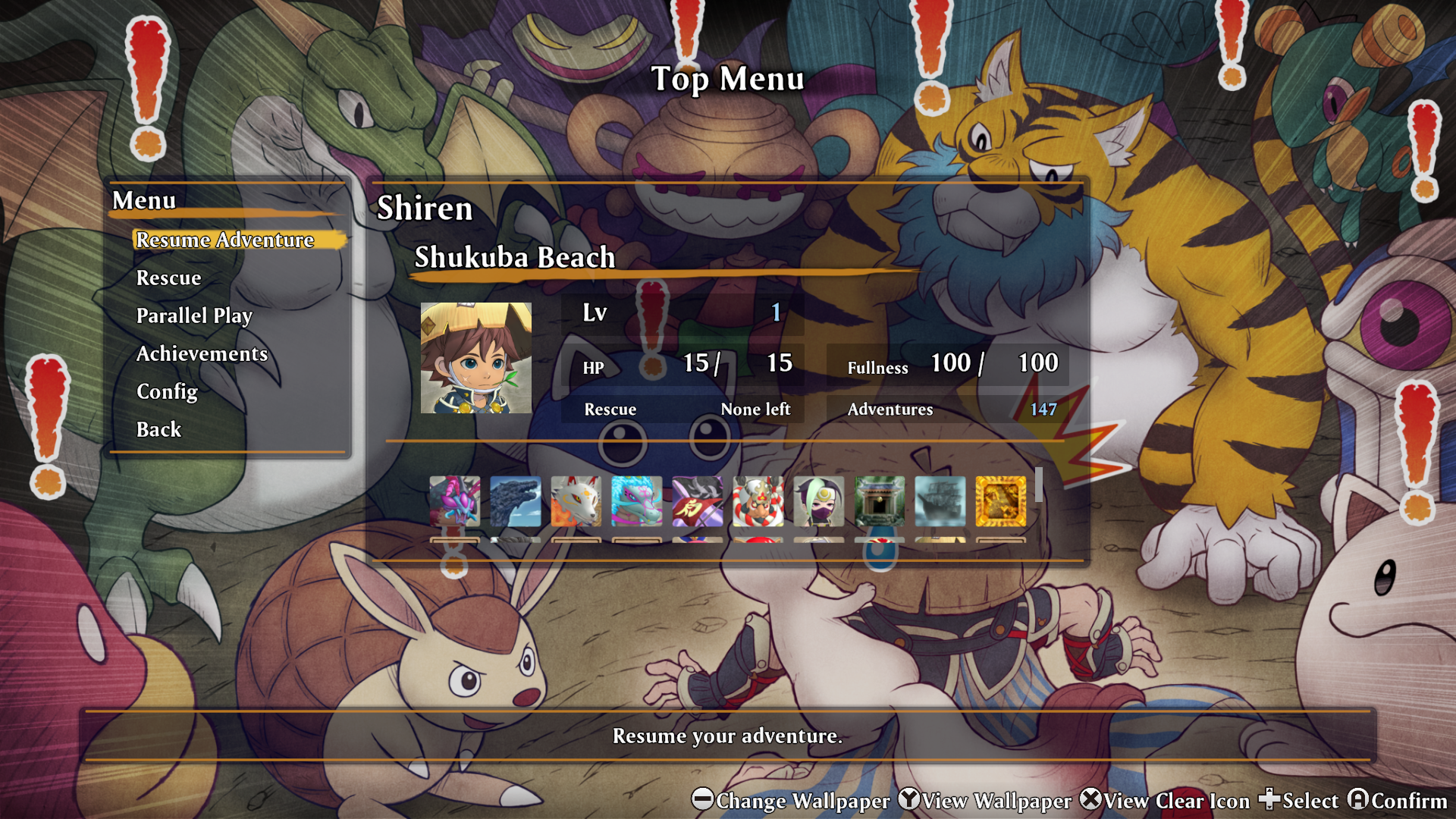
Task: Click Shiren's character portrait
Action: [476, 358]
